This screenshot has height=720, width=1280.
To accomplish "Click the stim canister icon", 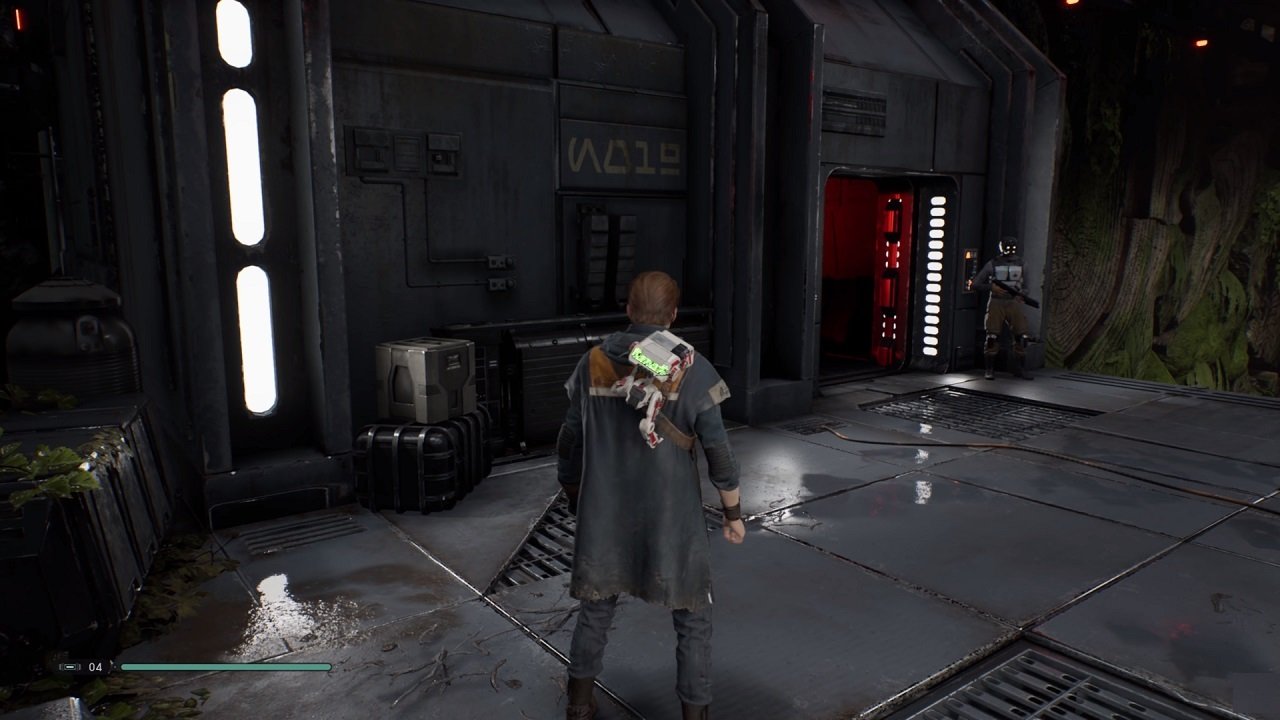I will (70, 667).
